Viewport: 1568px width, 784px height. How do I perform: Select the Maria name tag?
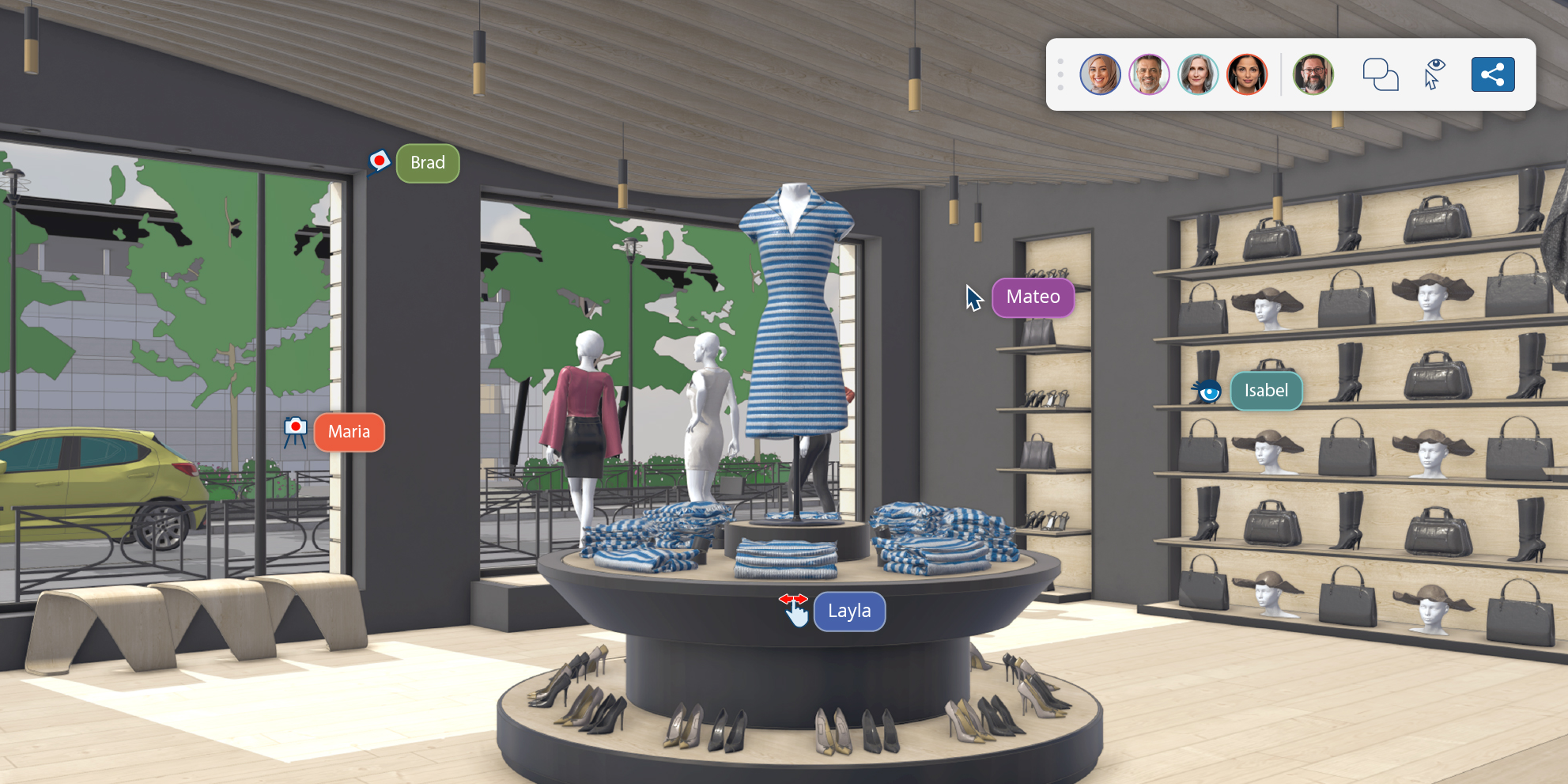(x=349, y=432)
